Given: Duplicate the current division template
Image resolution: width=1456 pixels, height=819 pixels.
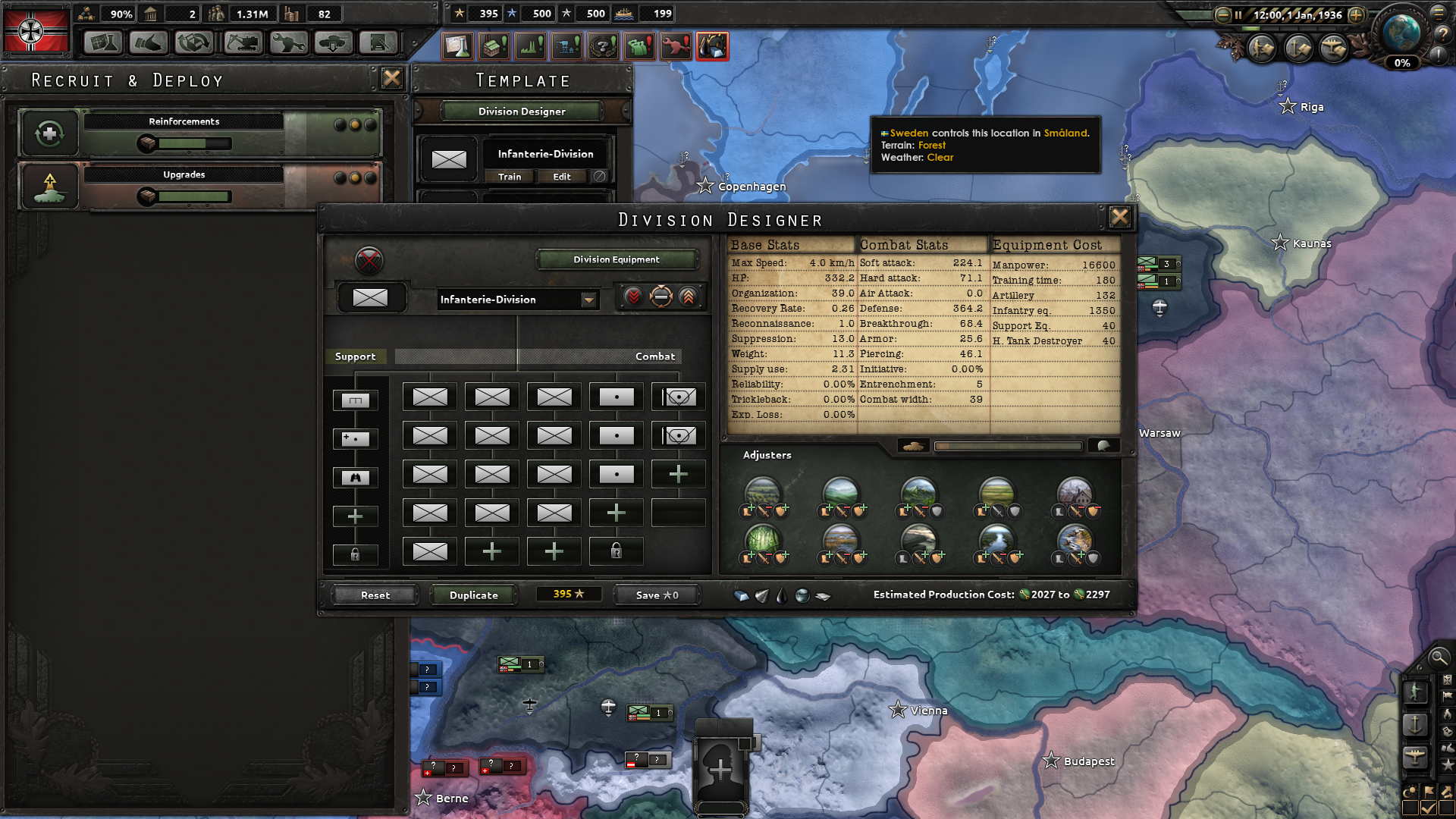Looking at the screenshot, I should coord(473,595).
